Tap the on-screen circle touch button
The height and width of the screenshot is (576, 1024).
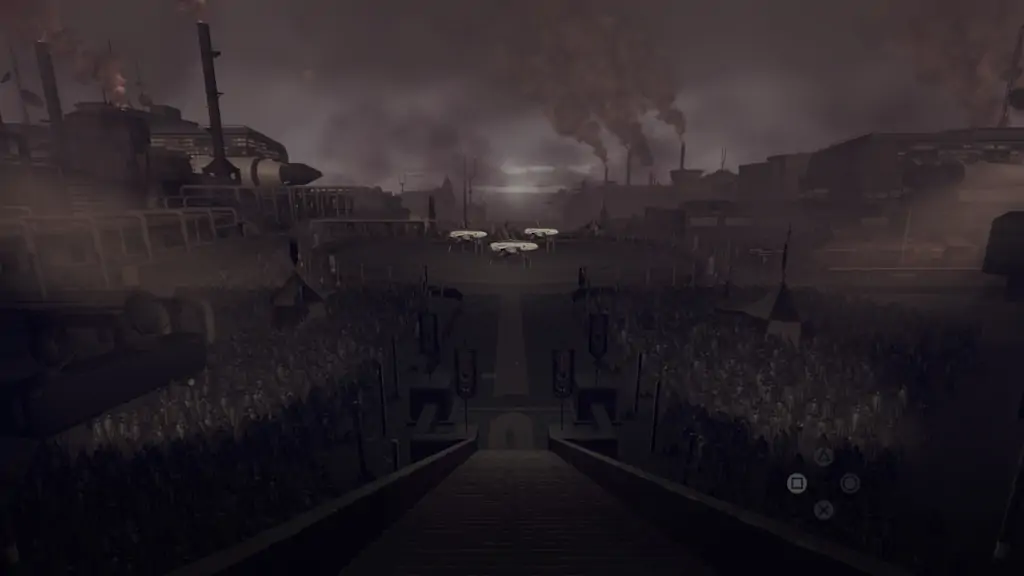[x=850, y=483]
